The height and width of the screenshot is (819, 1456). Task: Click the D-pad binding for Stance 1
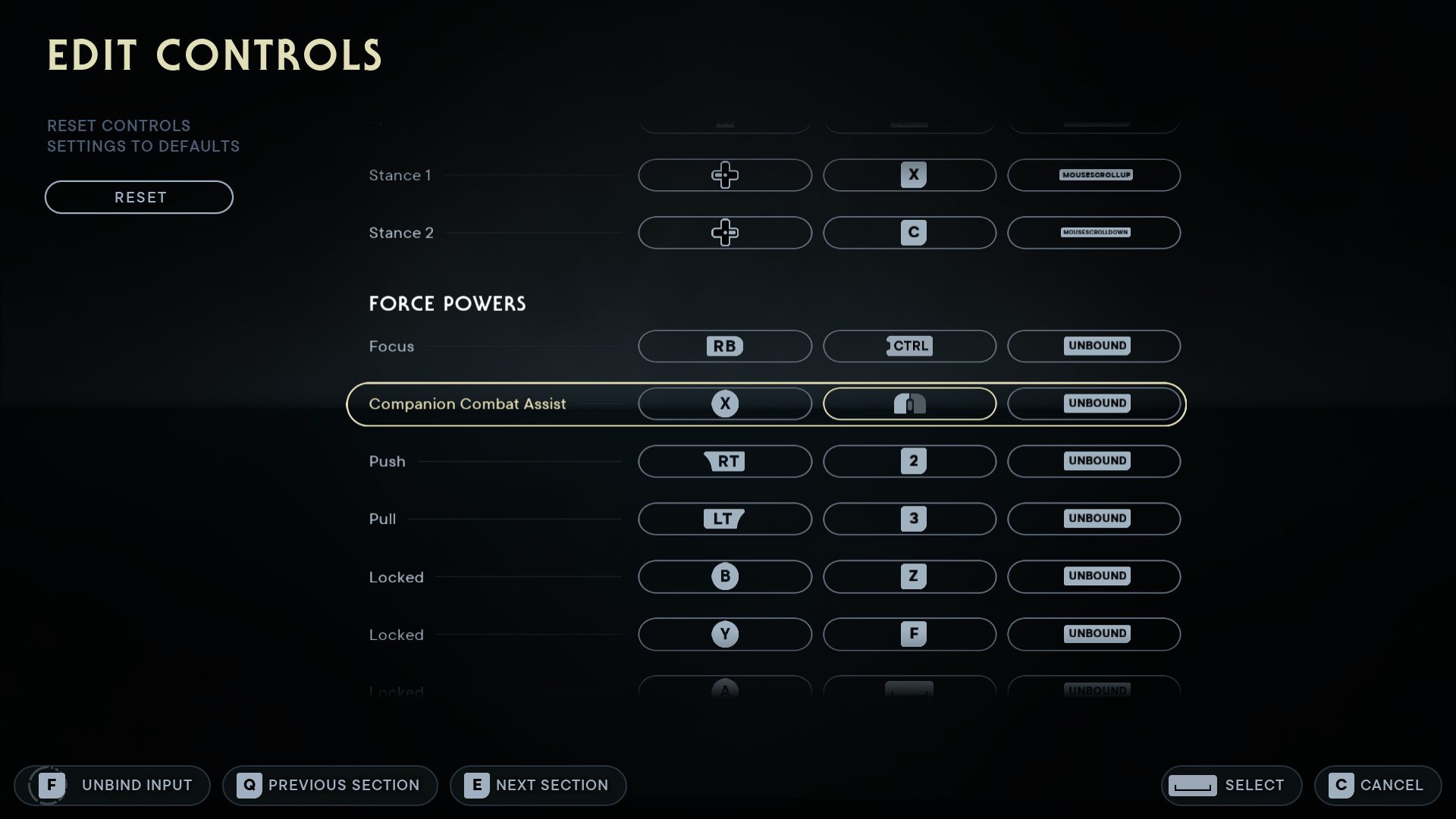(724, 174)
